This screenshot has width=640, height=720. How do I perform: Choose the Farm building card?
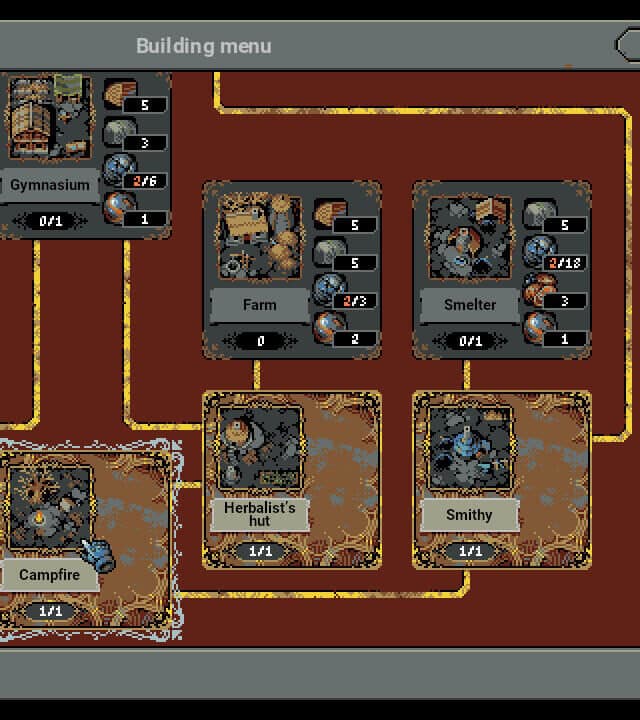[260, 260]
